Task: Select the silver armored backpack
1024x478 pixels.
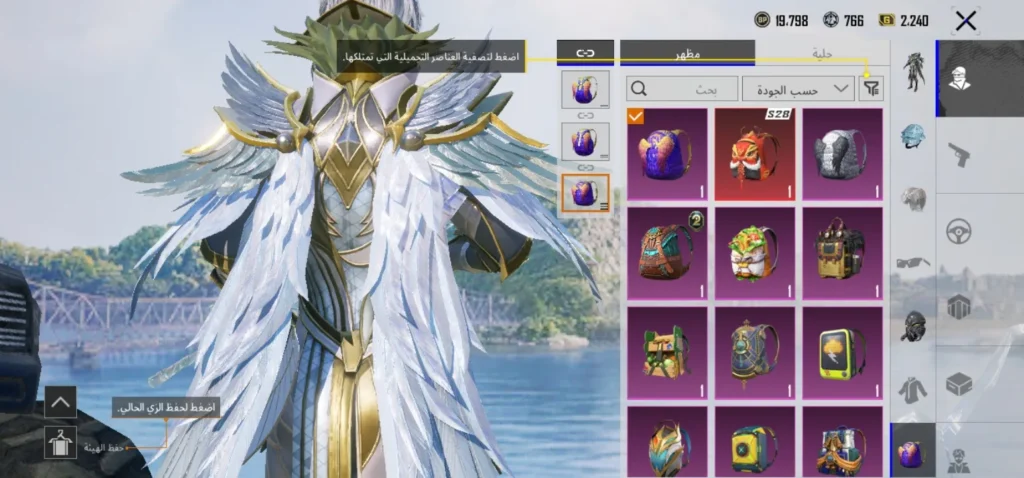Action: (842, 154)
